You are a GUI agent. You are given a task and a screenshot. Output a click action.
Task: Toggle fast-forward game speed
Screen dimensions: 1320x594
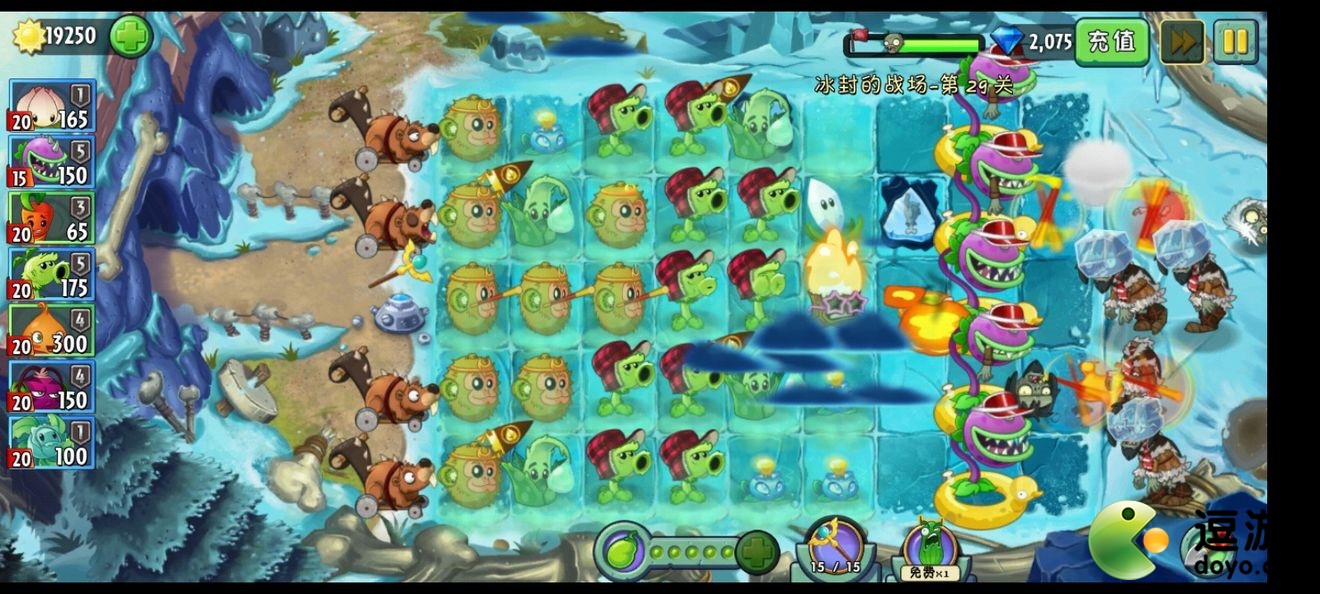click(1181, 42)
